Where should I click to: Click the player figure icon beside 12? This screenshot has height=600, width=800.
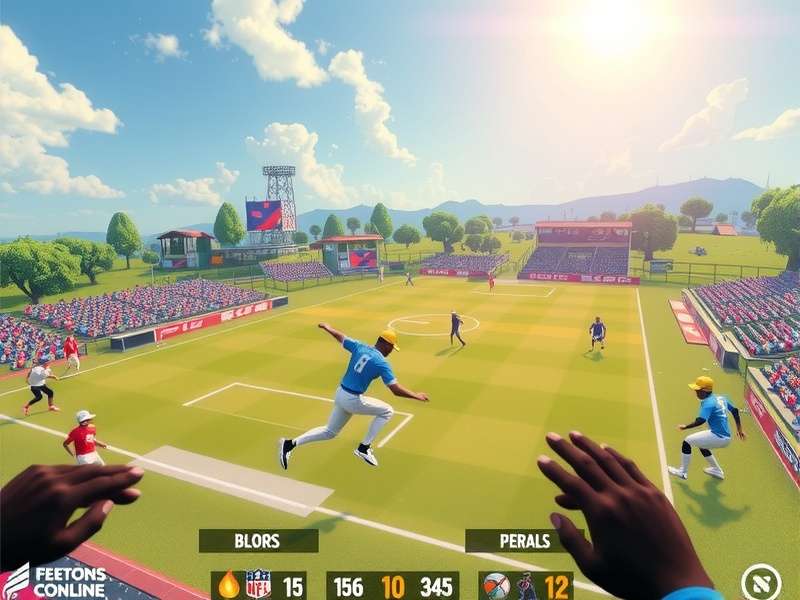tap(526, 586)
